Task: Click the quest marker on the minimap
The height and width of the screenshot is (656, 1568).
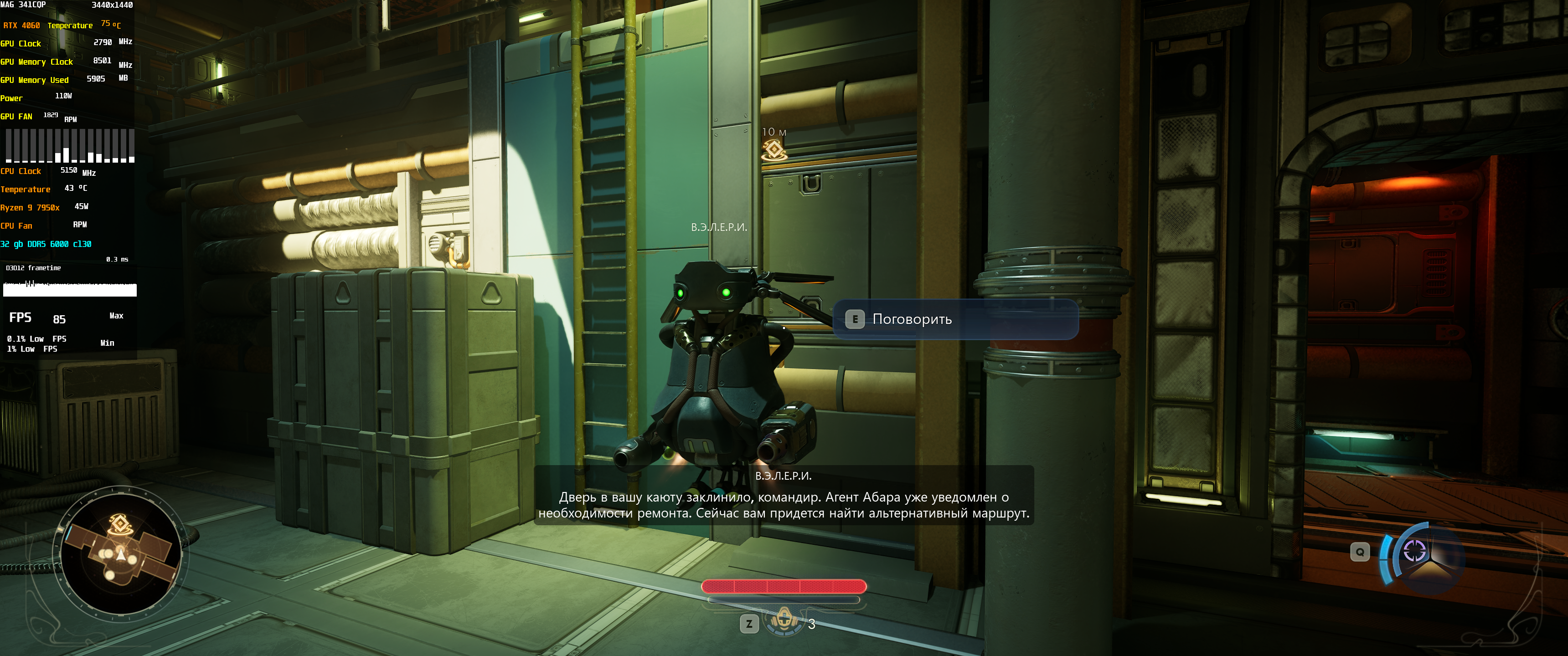Action: click(x=120, y=523)
